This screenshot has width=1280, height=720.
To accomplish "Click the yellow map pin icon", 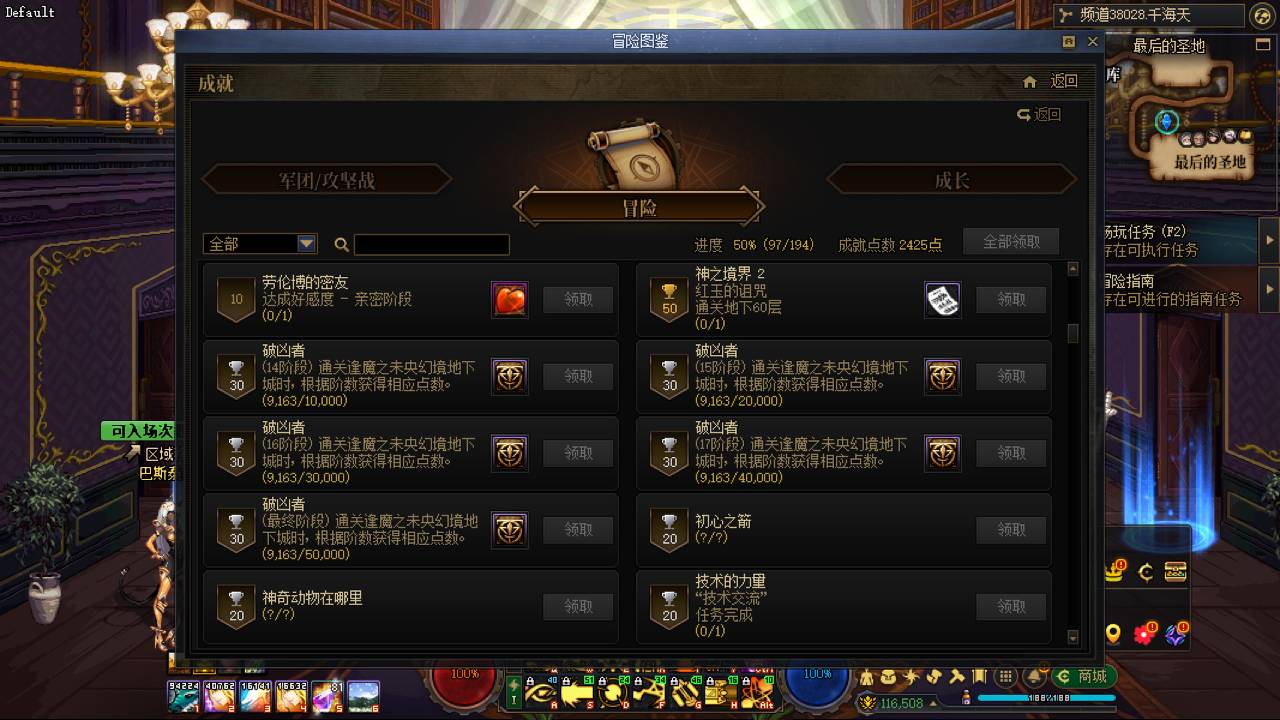I will point(1112,632).
